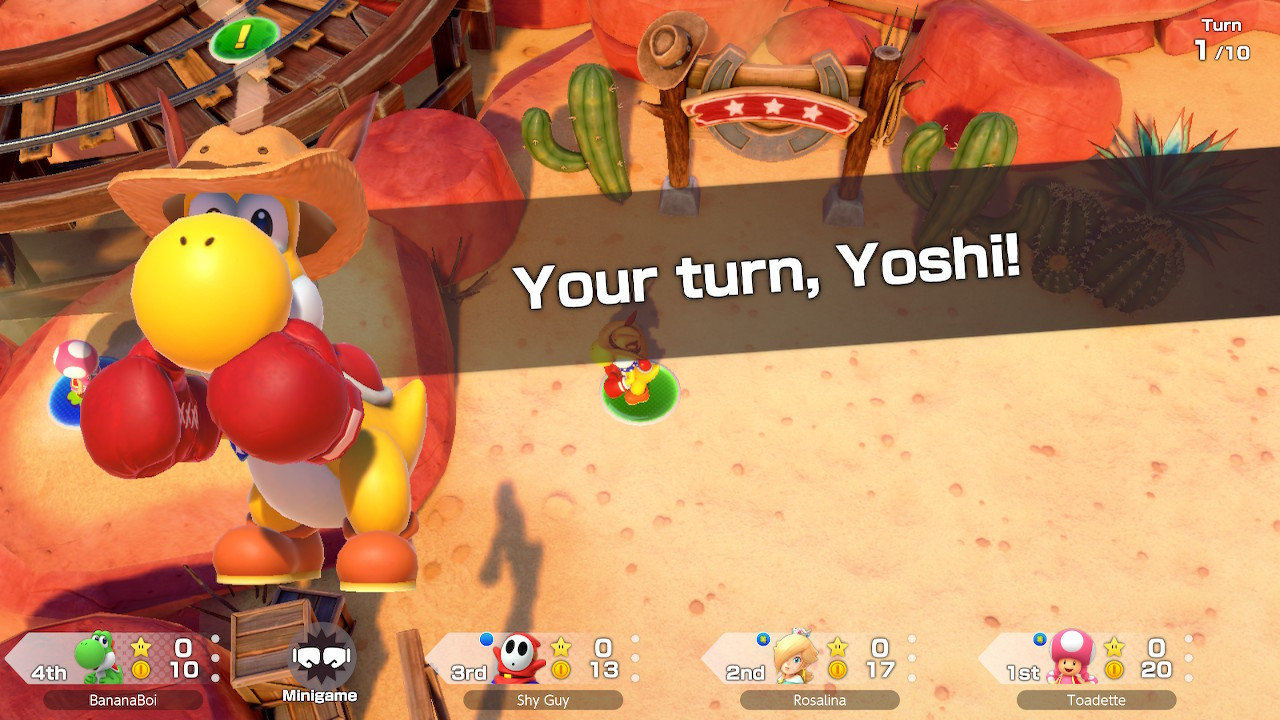Click the coin icon in Shy Guy's panel
1280x720 pixels.
pyautogui.click(x=563, y=672)
